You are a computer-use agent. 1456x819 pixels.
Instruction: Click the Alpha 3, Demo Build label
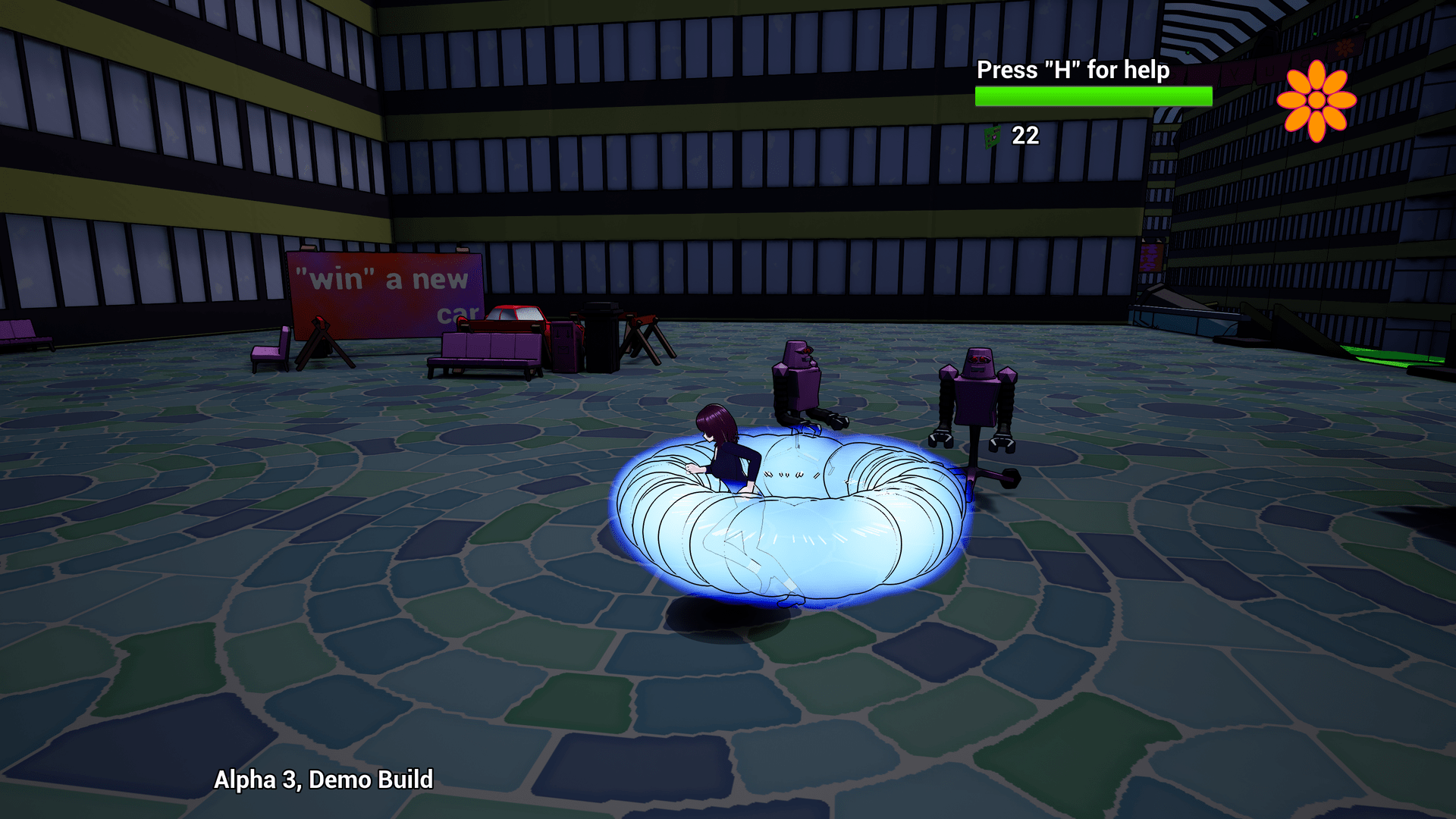coord(325,779)
